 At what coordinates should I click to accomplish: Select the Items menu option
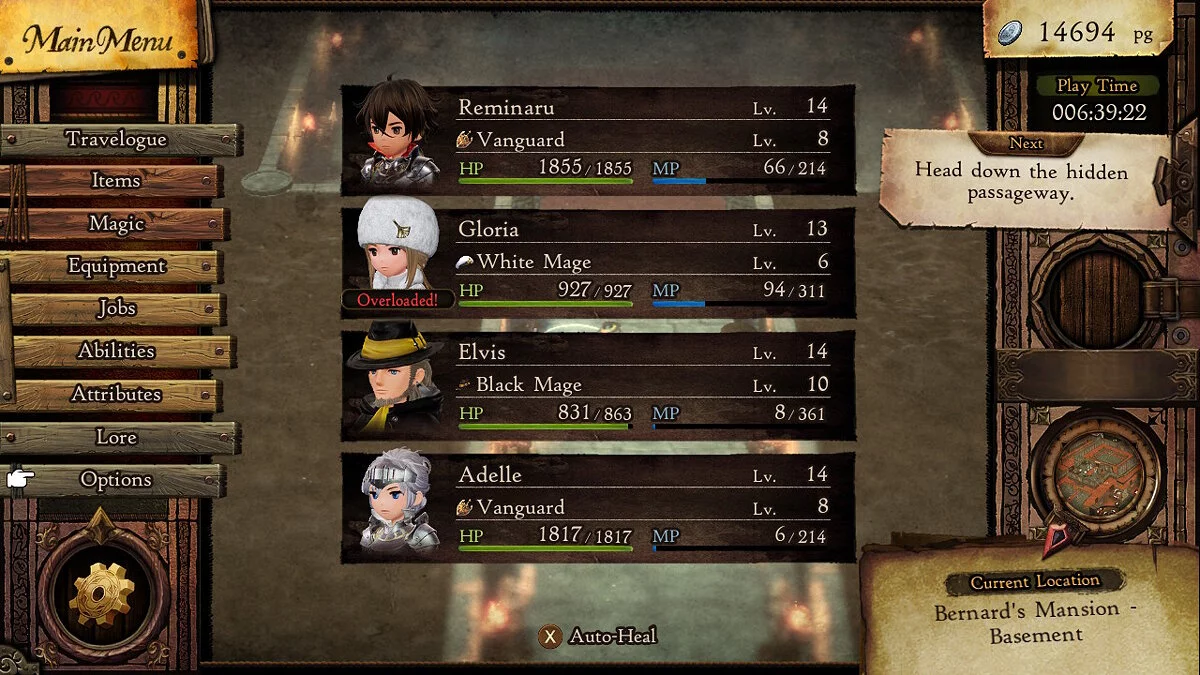(x=116, y=181)
